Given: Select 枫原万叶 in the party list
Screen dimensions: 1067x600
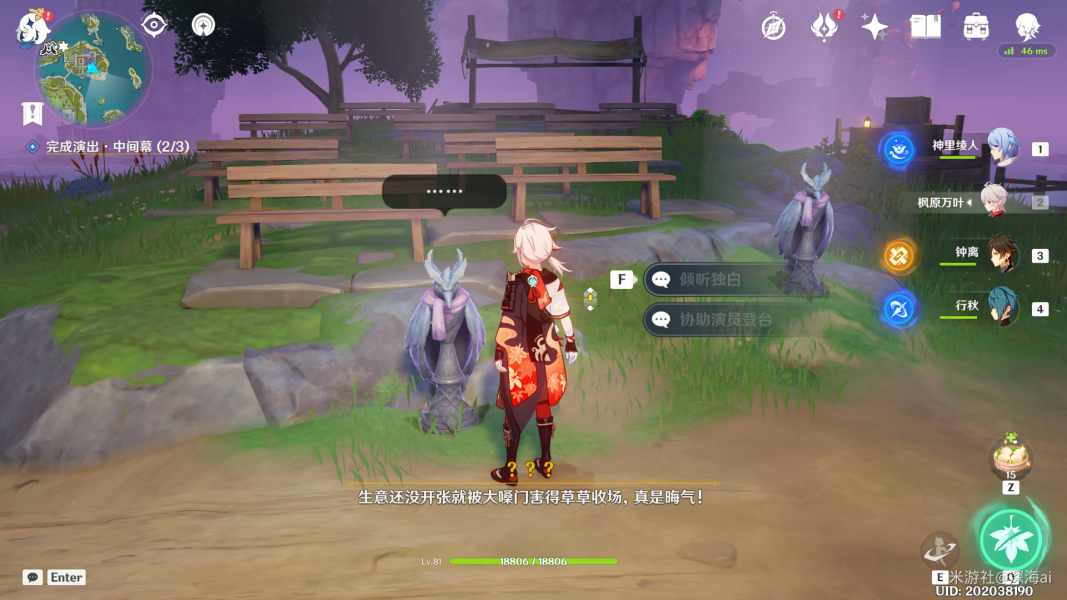Looking at the screenshot, I should tap(993, 201).
